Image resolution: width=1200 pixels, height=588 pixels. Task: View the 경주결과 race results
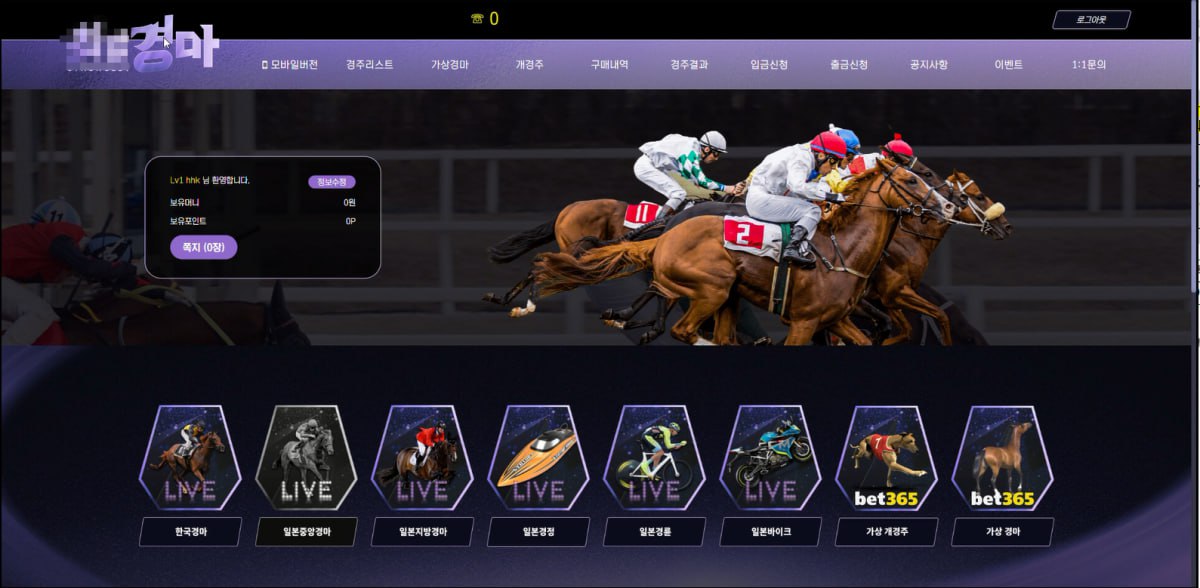(x=689, y=65)
